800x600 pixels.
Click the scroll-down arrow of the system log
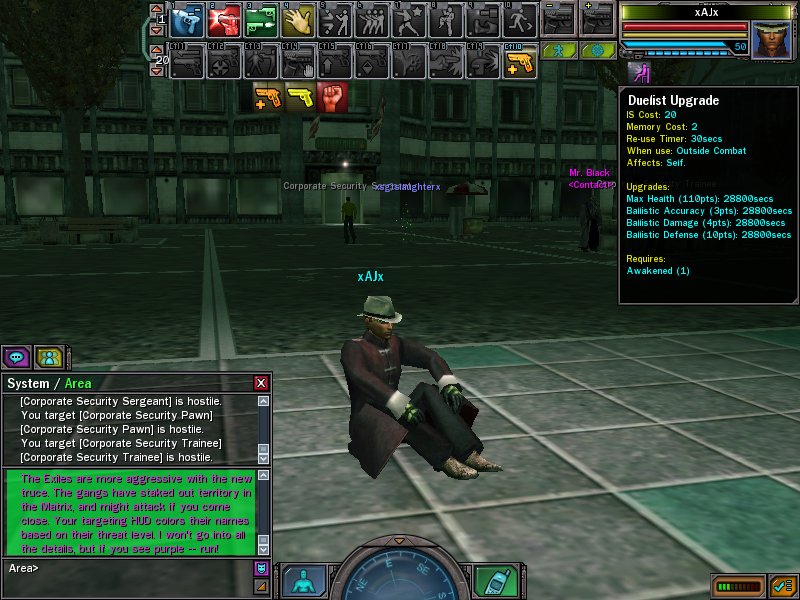[263, 457]
